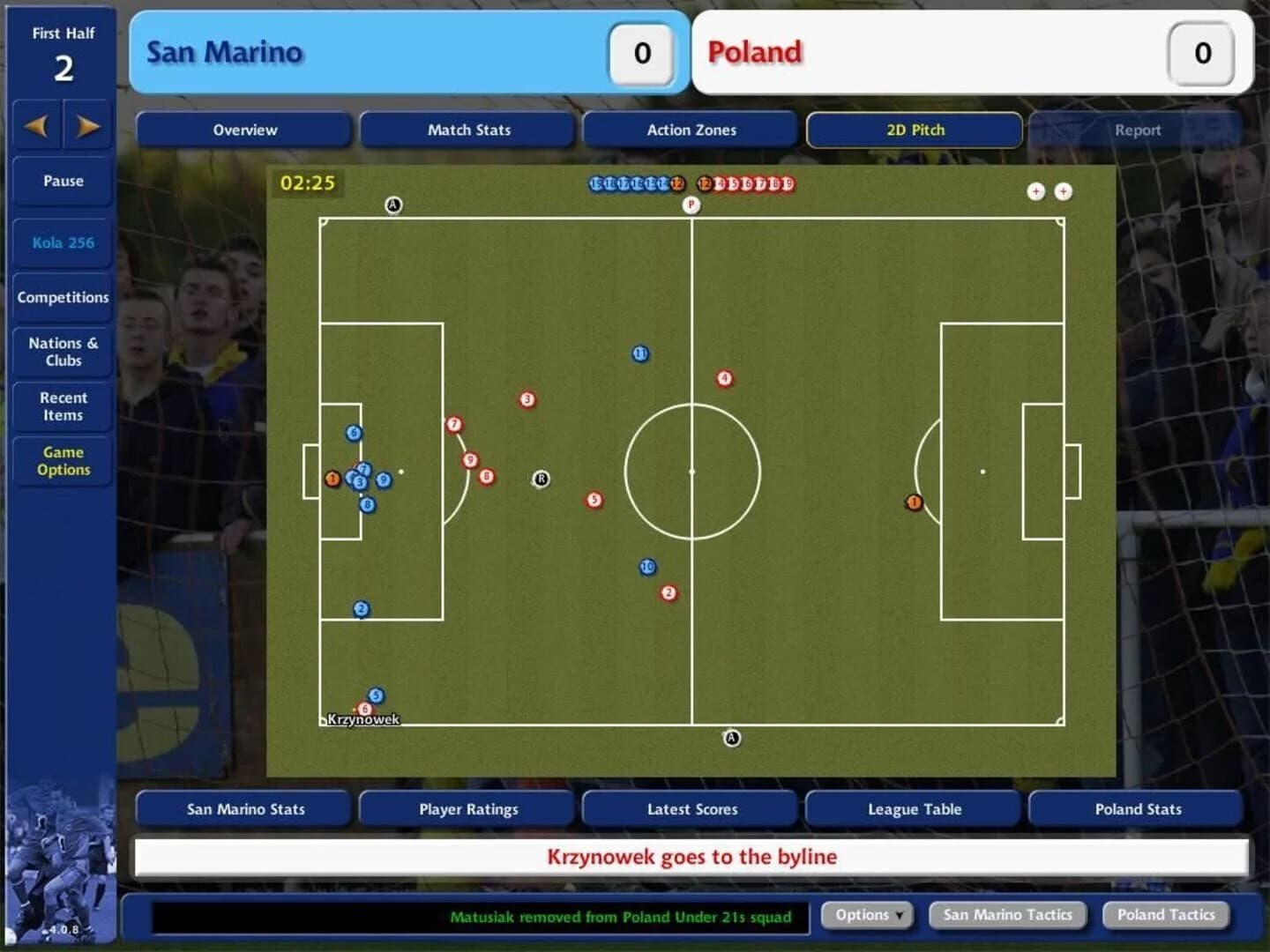Click the P ball possession marker near halfway line
Screen dimensions: 1270x952
click(692, 205)
